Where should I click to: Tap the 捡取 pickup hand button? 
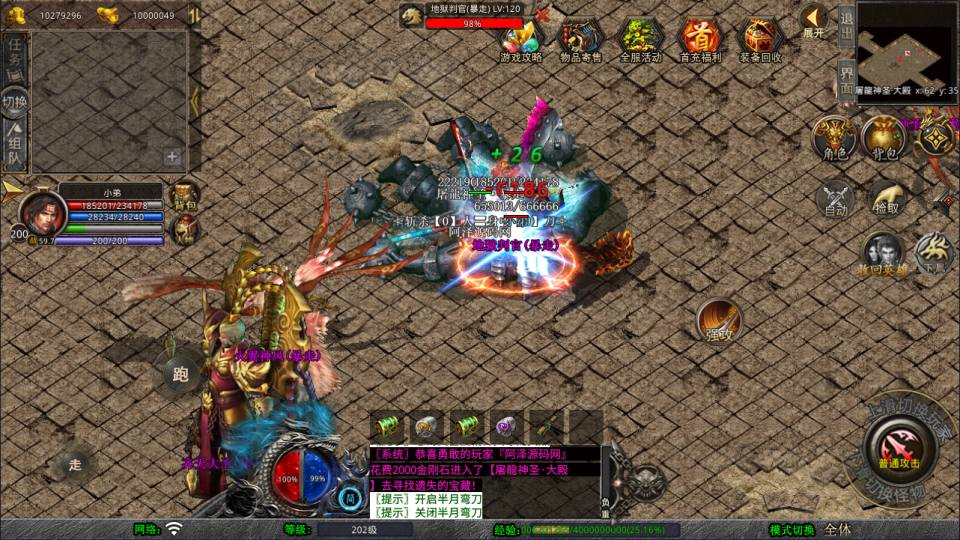[885, 197]
